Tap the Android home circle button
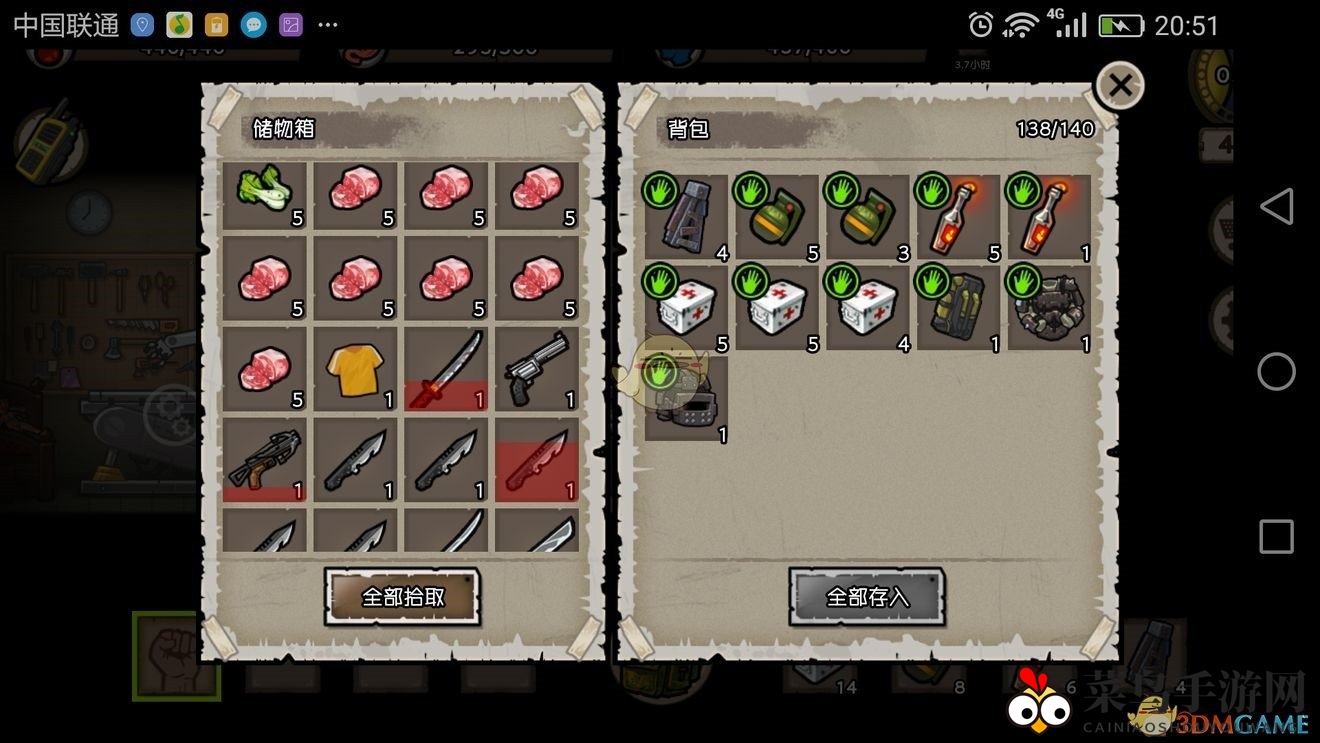1320x743 pixels. pos(1276,372)
